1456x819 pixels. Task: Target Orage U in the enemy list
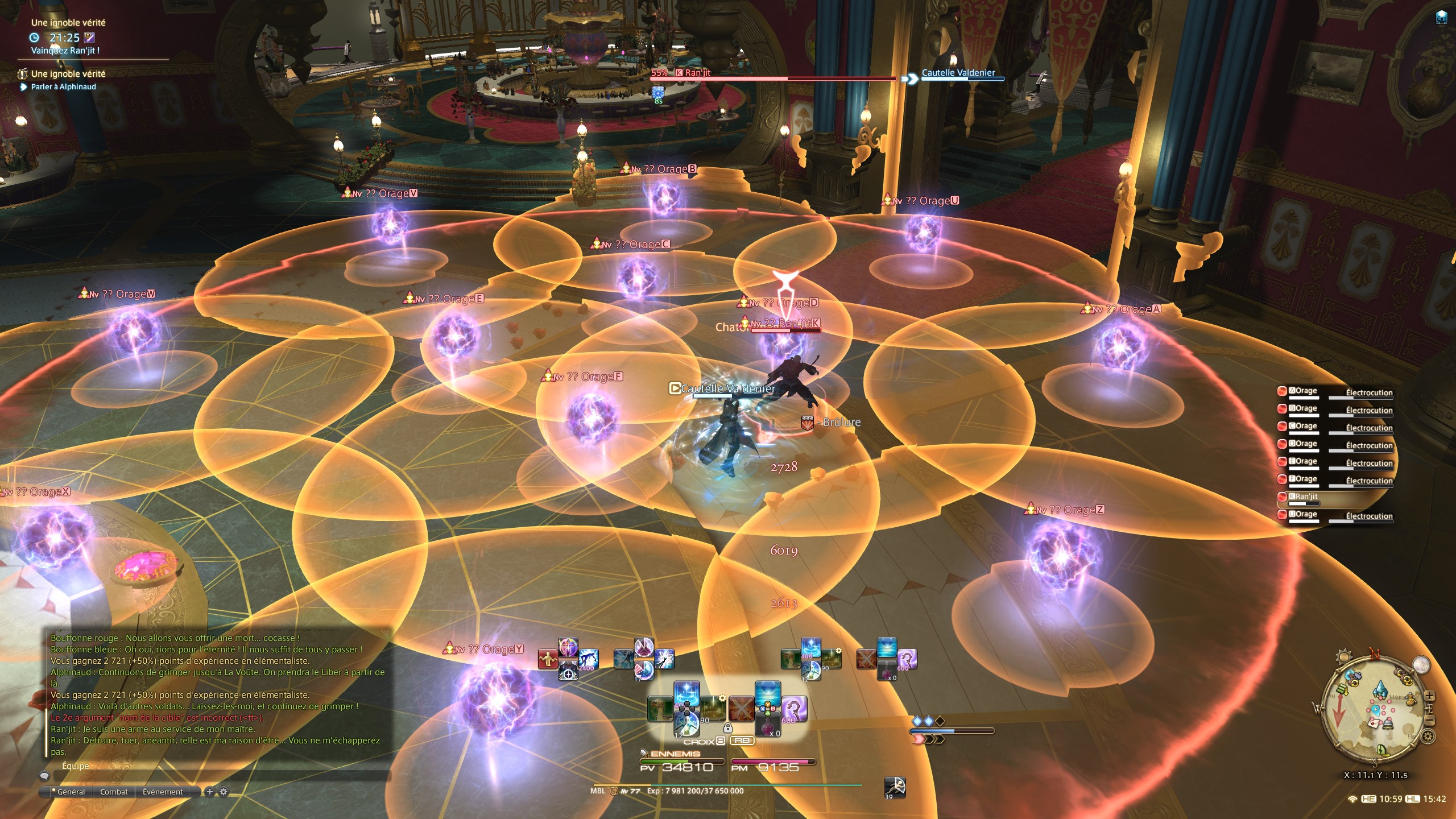(x=1302, y=515)
